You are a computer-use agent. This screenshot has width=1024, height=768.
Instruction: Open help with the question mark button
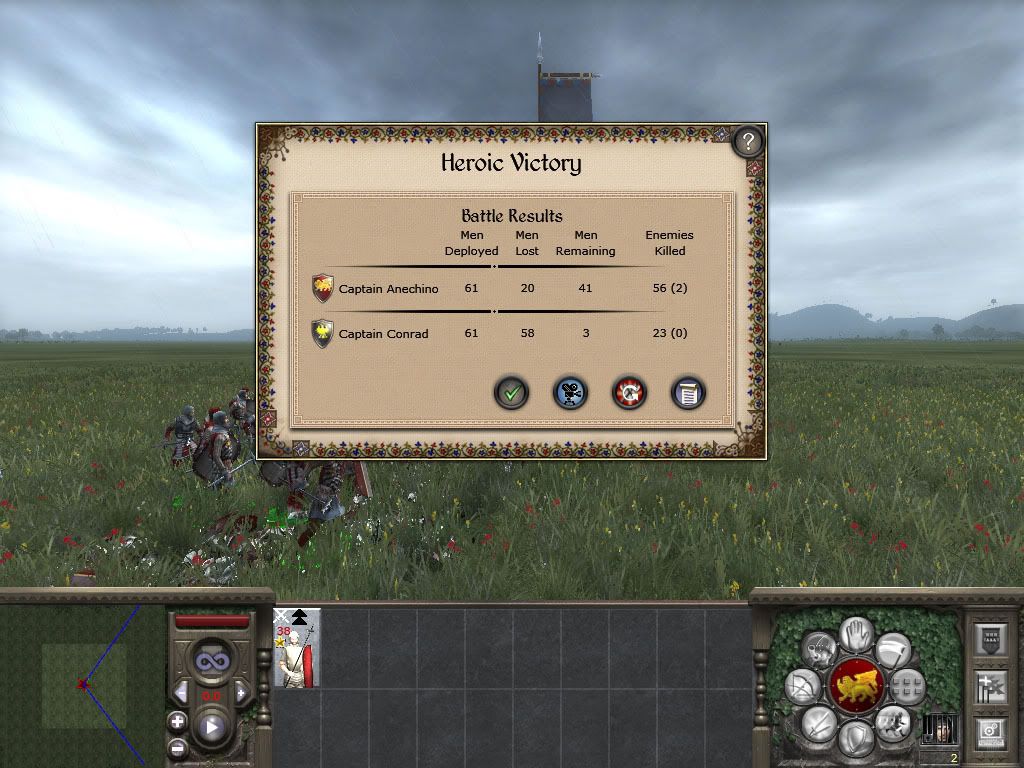pos(748,141)
